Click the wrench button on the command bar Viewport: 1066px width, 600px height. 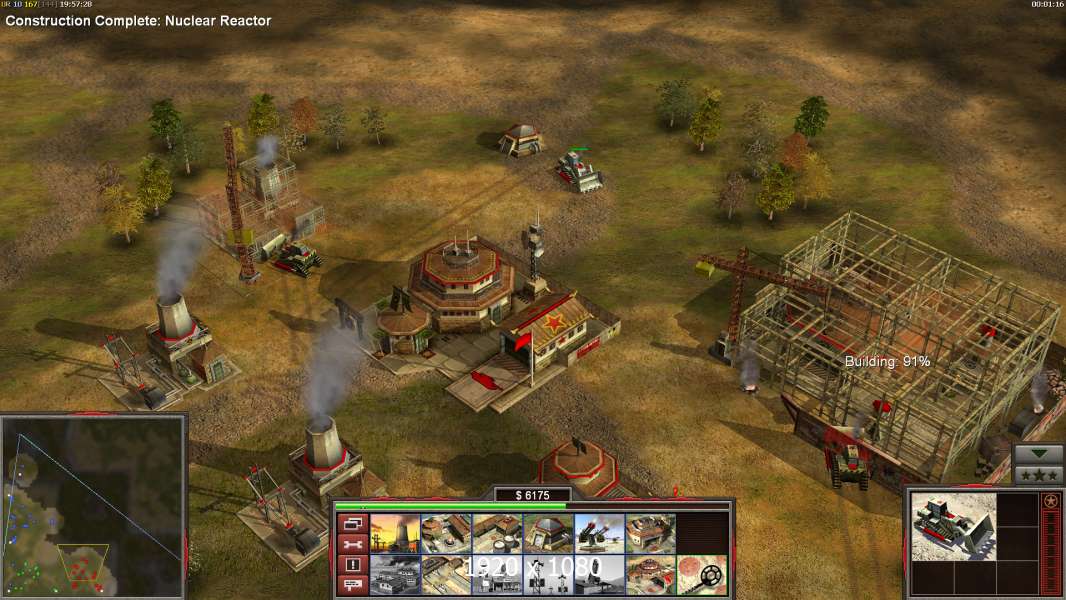[x=351, y=544]
